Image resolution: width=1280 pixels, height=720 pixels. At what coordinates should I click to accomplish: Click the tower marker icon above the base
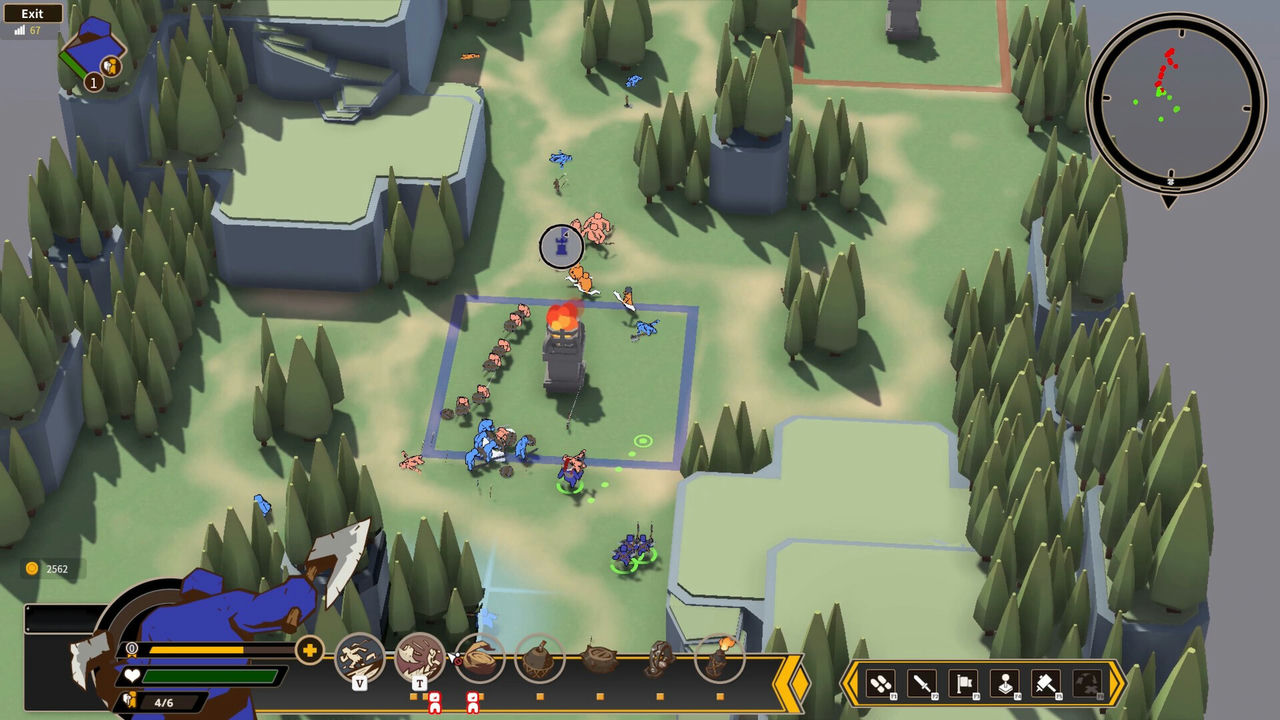point(561,246)
